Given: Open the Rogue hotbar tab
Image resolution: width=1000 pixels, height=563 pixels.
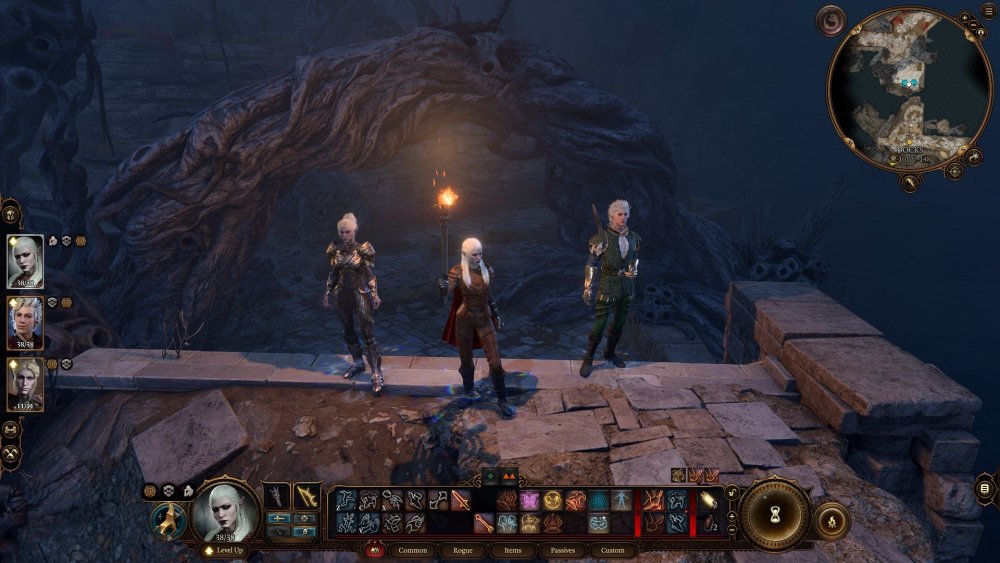Looking at the screenshot, I should (x=463, y=550).
